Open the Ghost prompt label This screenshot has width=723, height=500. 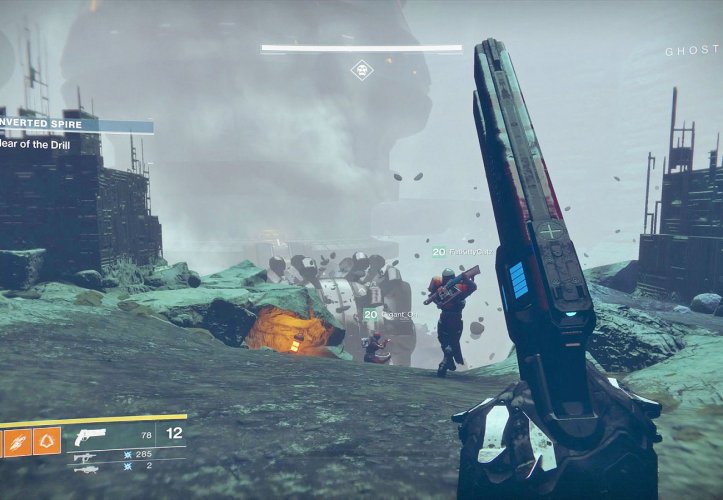[x=692, y=51]
